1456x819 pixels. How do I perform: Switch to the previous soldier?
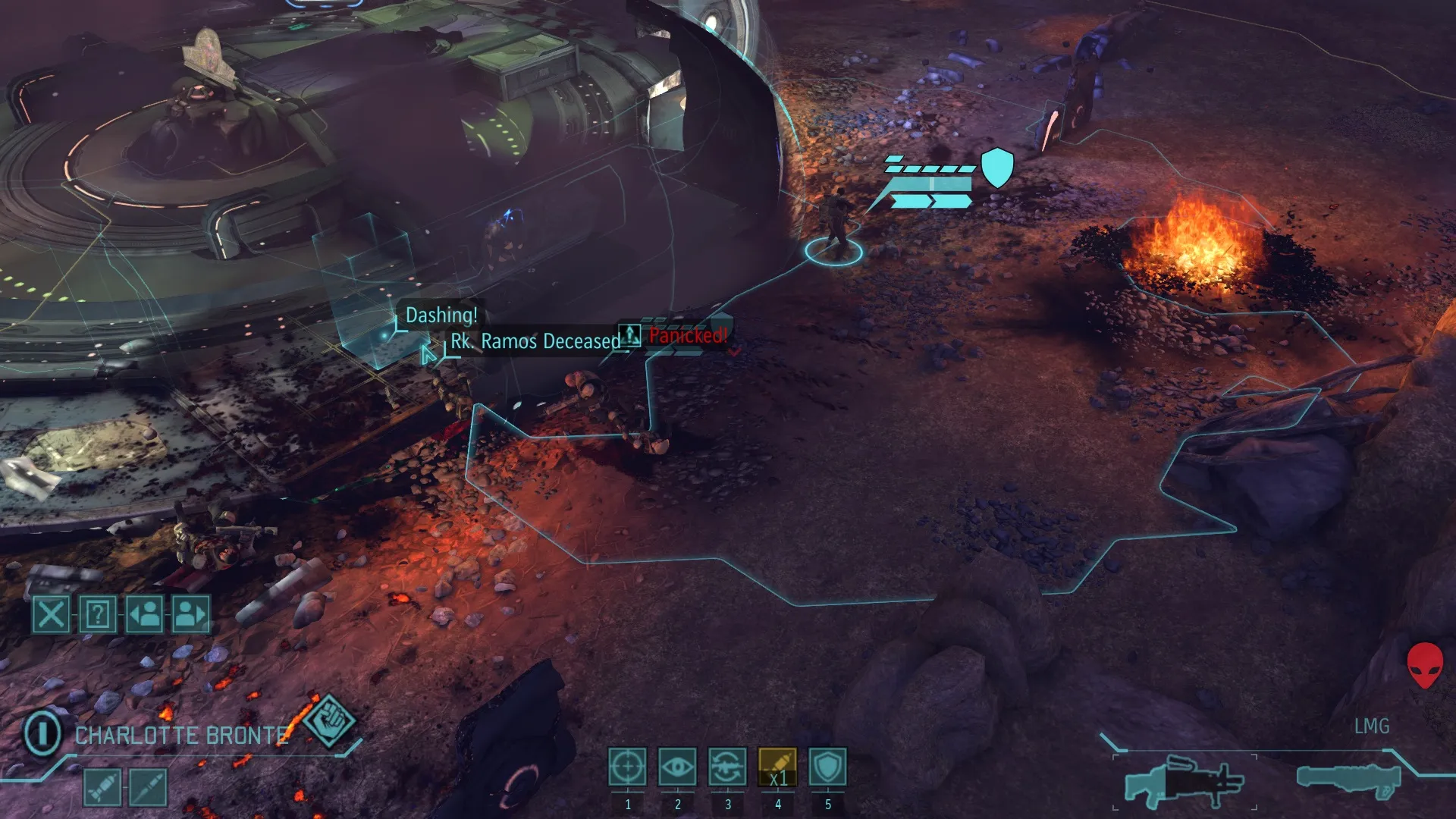coord(145,613)
